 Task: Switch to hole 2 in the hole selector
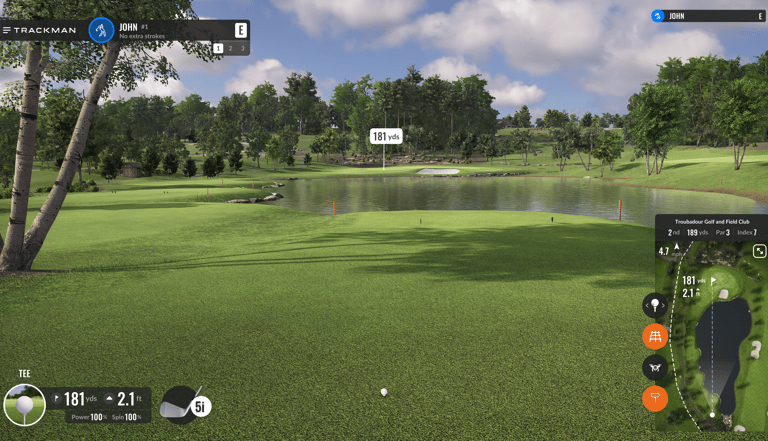pos(230,48)
